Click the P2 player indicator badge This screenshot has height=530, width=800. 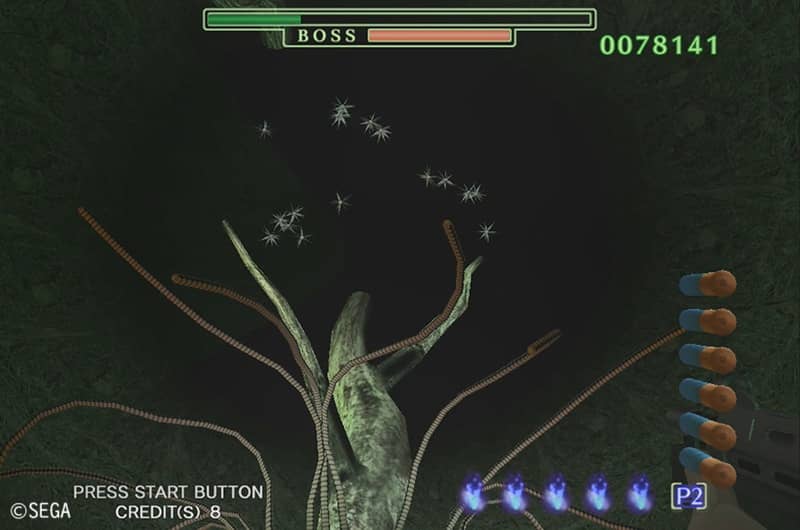[687, 495]
